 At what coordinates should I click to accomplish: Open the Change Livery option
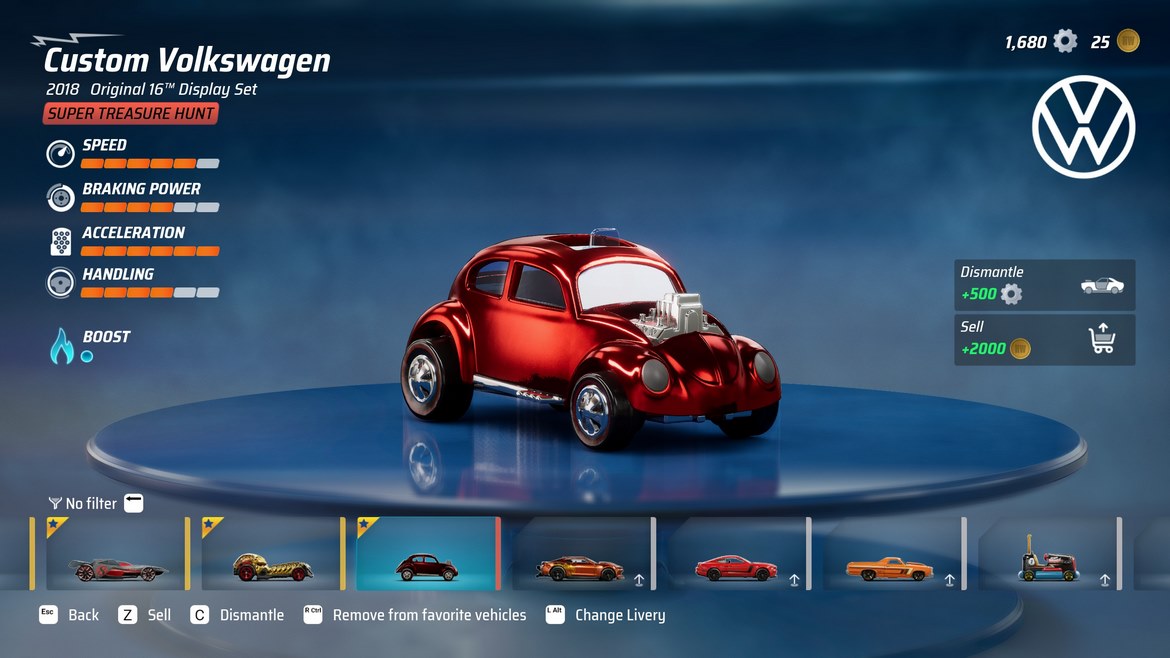pyautogui.click(x=619, y=615)
